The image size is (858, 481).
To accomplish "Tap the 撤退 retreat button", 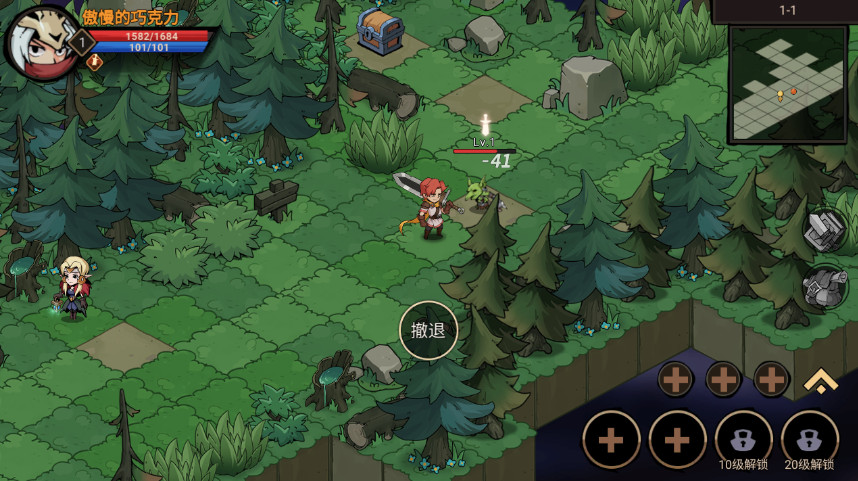I will (x=428, y=330).
